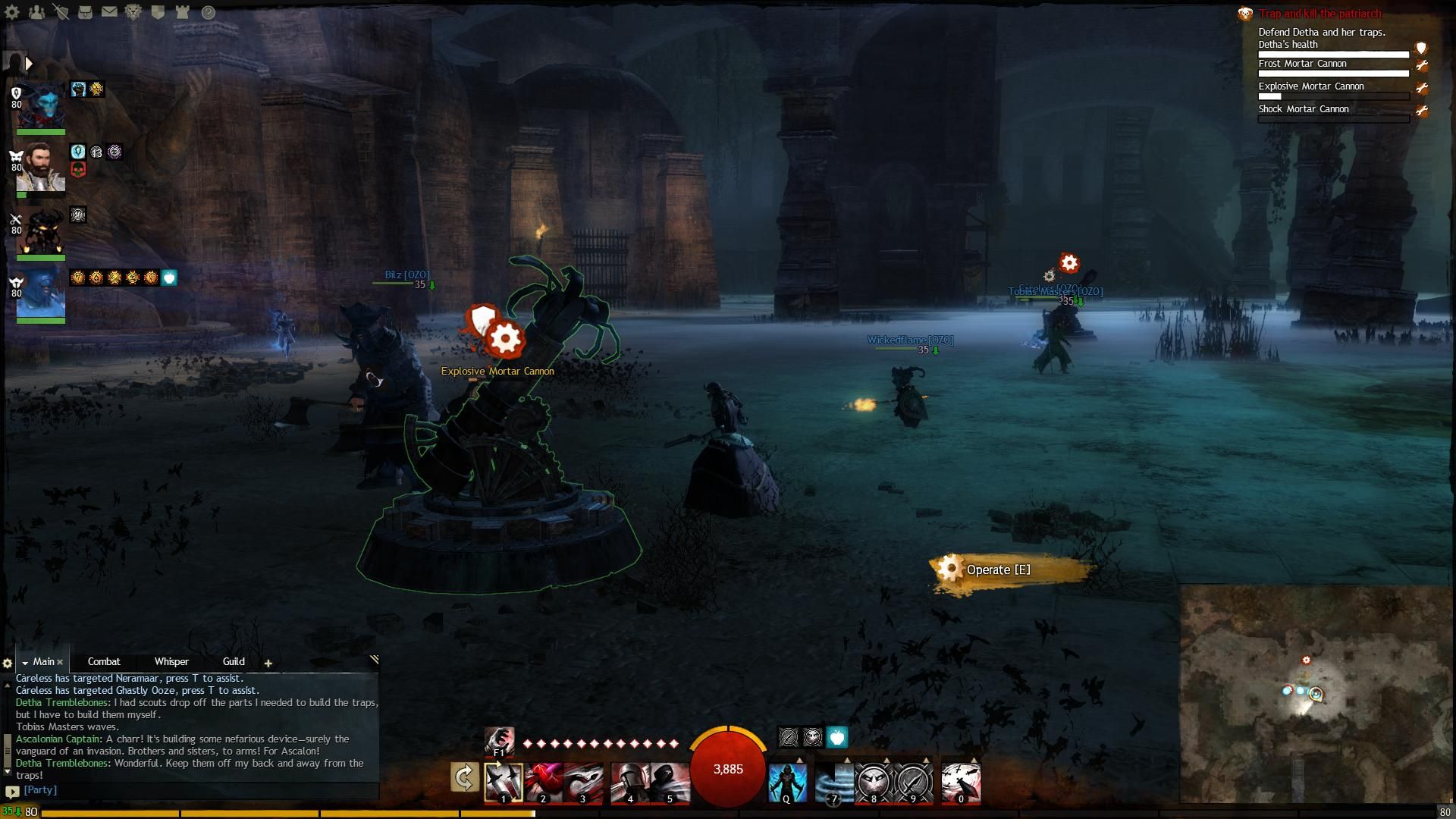
Task: Activate the heart strike skill 2
Action: tap(544, 783)
